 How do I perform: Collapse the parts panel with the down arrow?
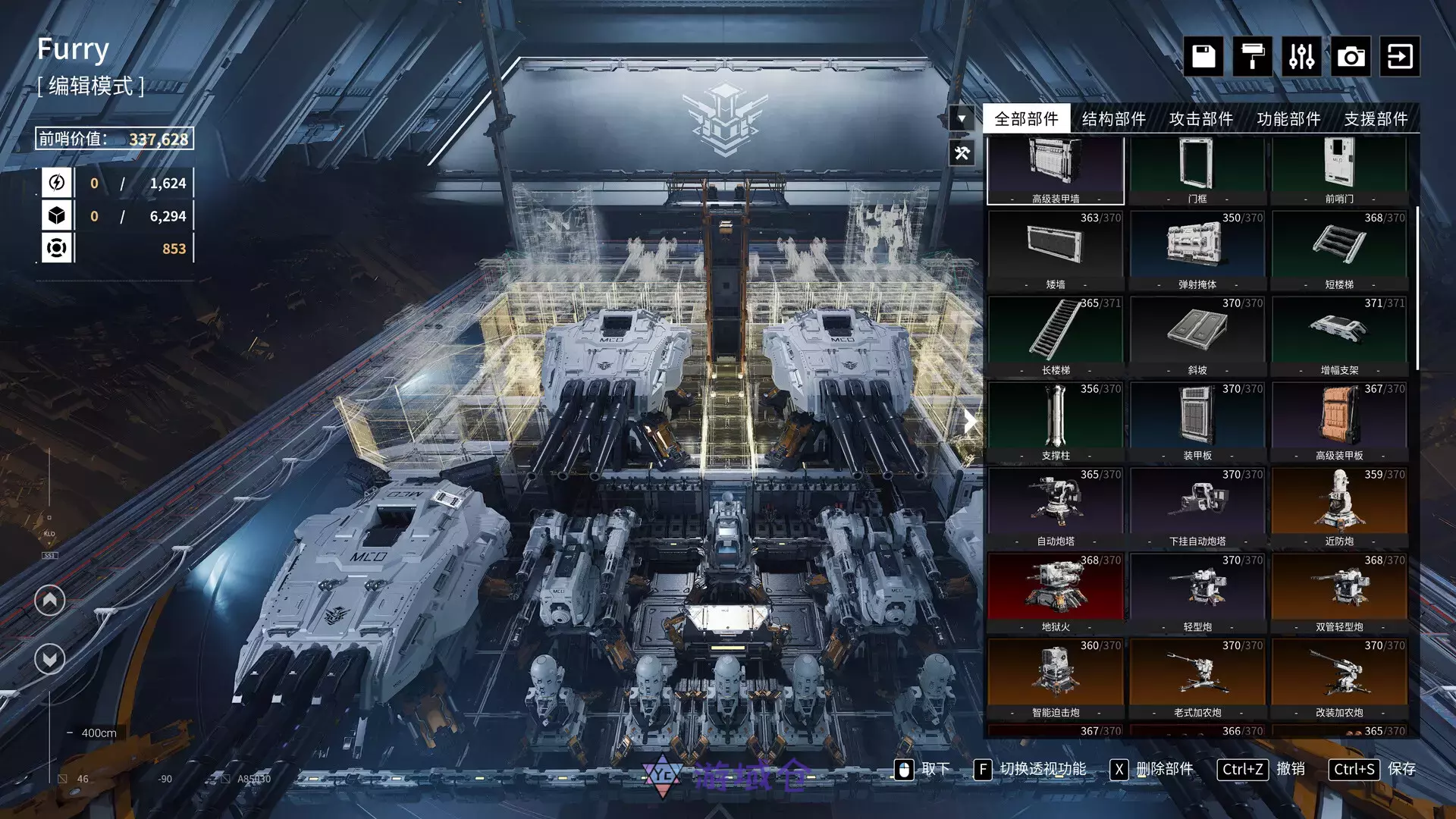point(962,118)
